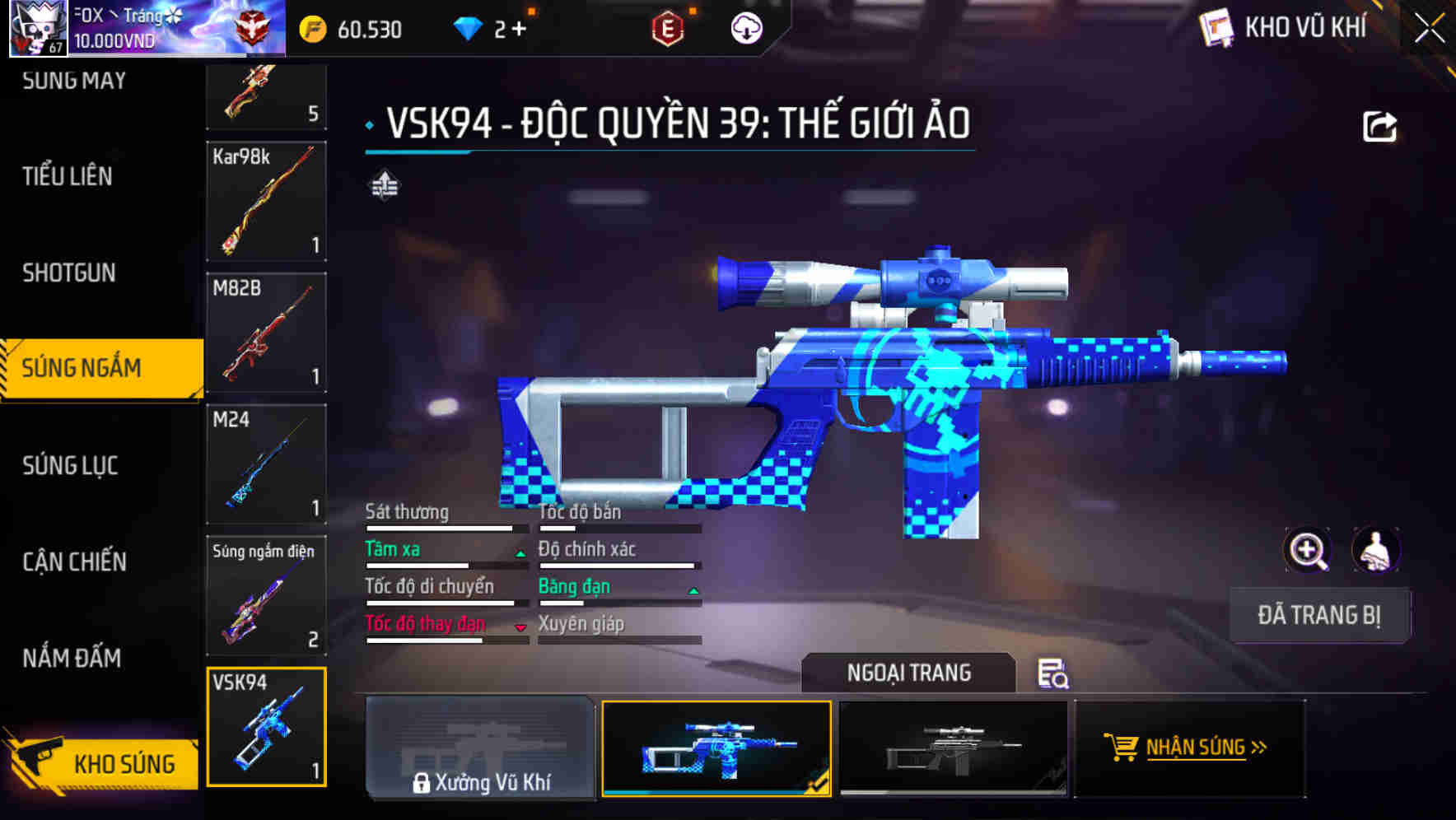
Task: Open the TIỂU LIÊN category
Action: [x=68, y=176]
